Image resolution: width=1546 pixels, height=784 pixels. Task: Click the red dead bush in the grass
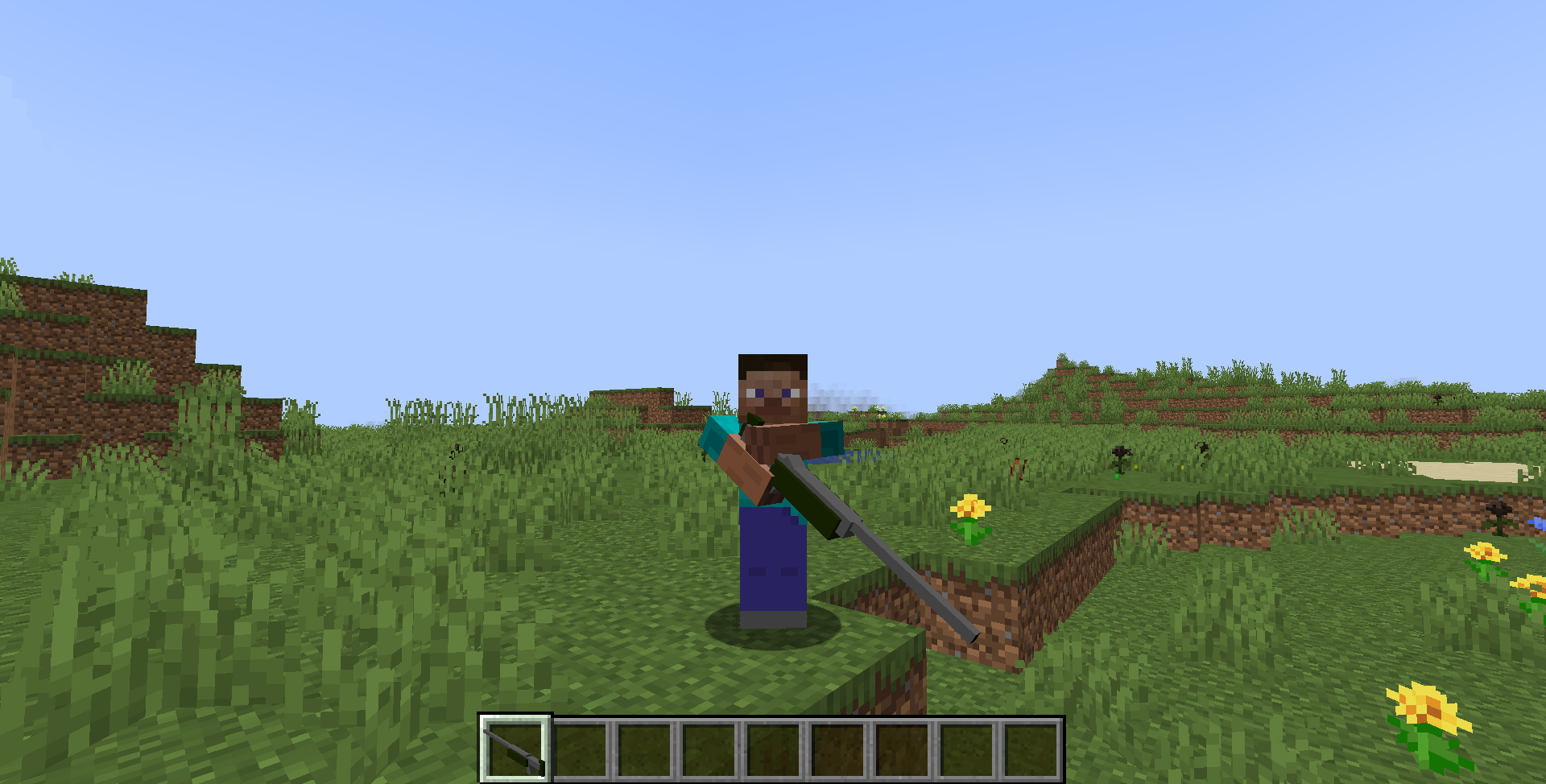tap(1018, 468)
